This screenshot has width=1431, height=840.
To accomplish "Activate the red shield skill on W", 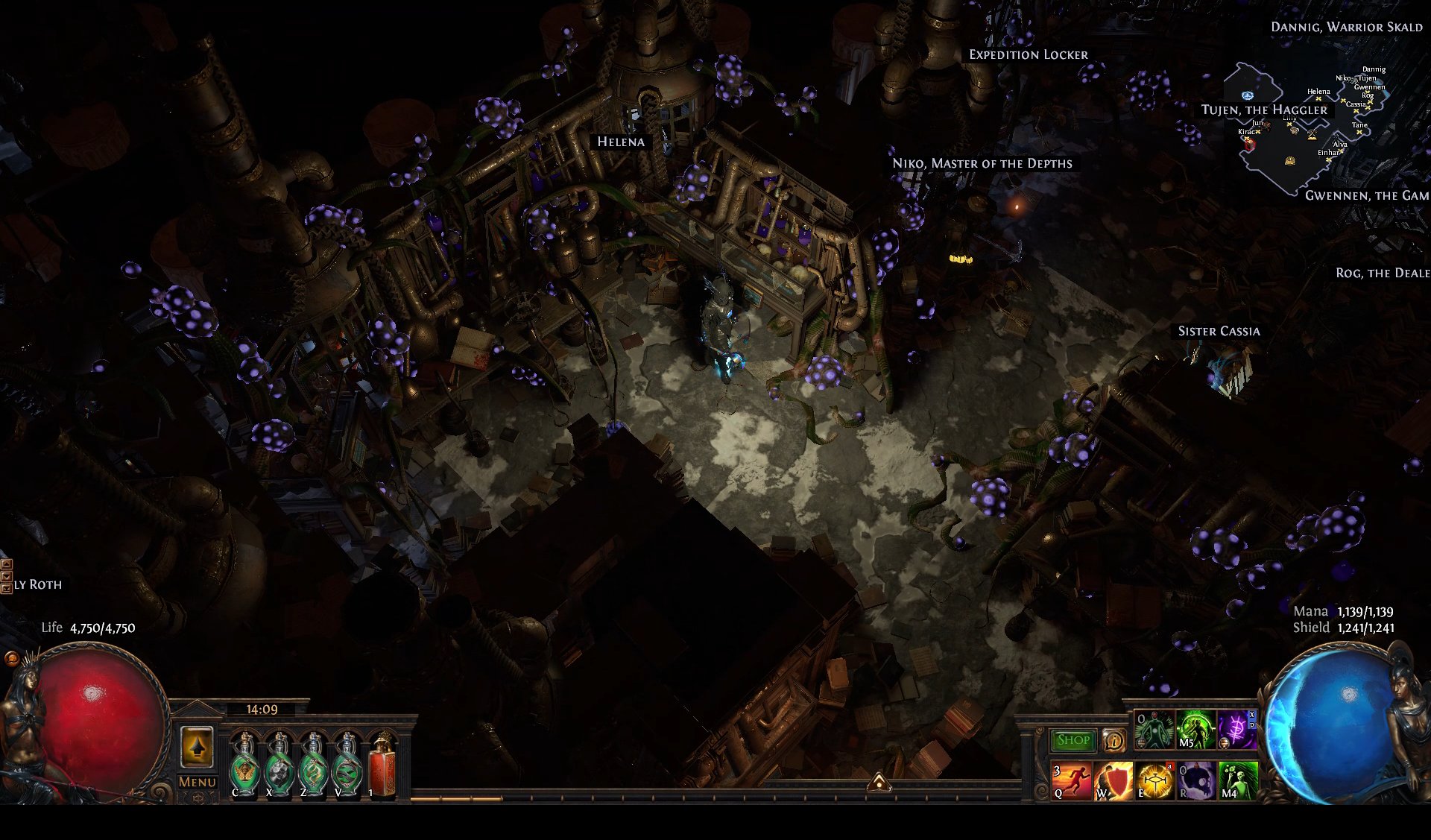I will click(x=1113, y=781).
